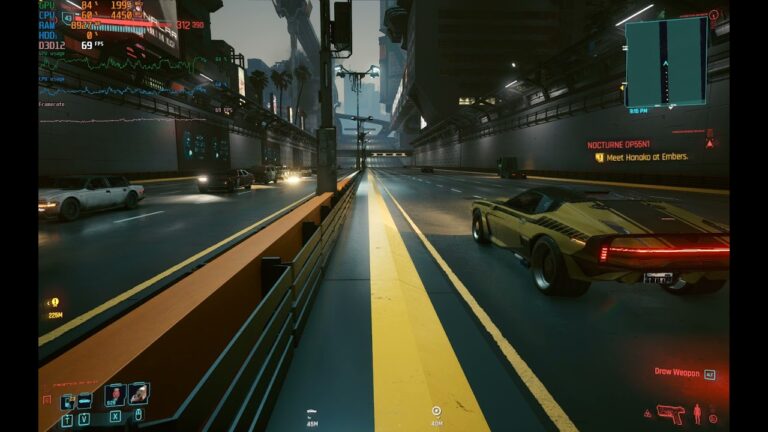This screenshot has height=432, width=768.
Task: Open the phone caller portrait slot
Action: (115, 394)
